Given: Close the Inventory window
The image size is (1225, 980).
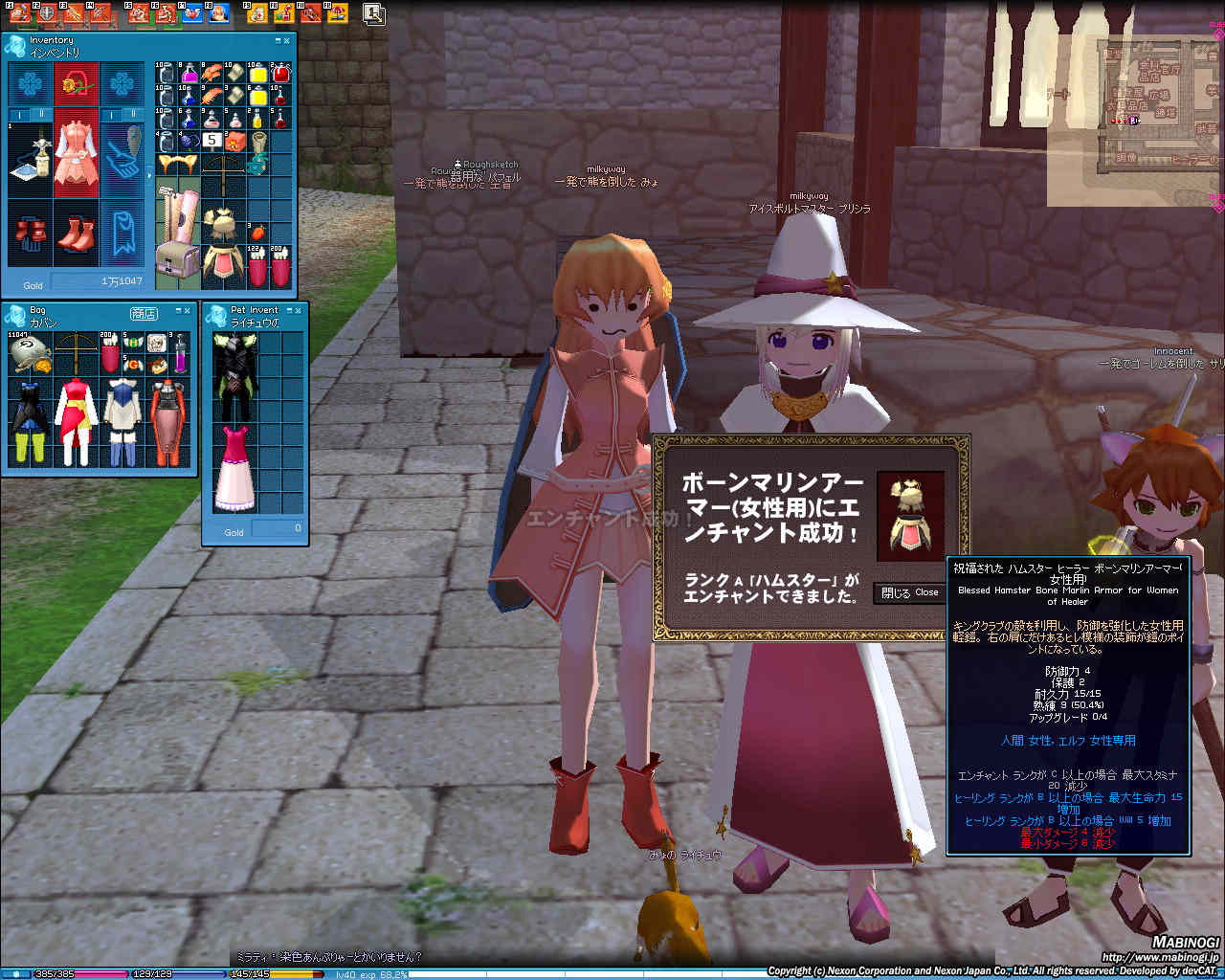Looking at the screenshot, I should click(287, 40).
